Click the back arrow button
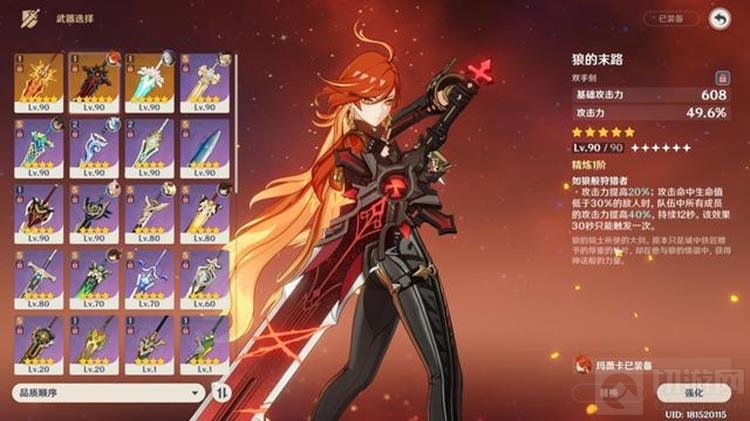Viewport: 750px width, 421px height. 718,18
